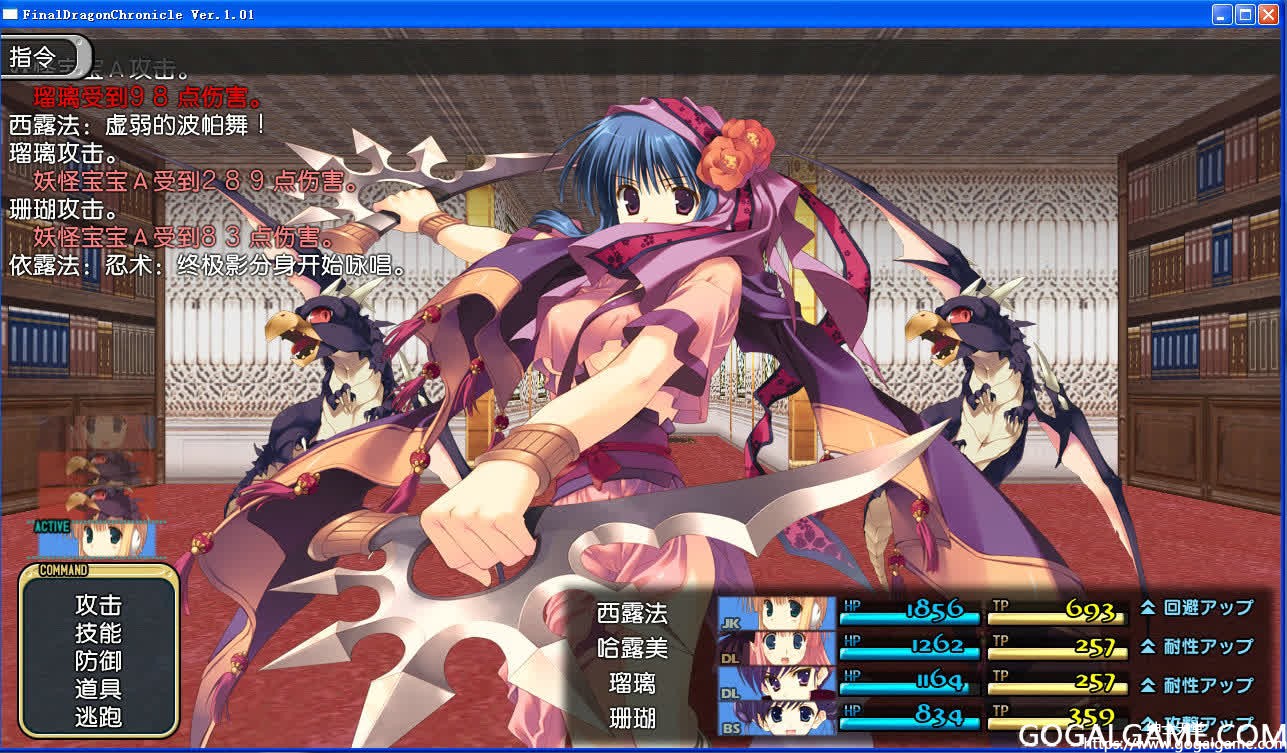Select party member 瑠璃 row

(x=632, y=683)
